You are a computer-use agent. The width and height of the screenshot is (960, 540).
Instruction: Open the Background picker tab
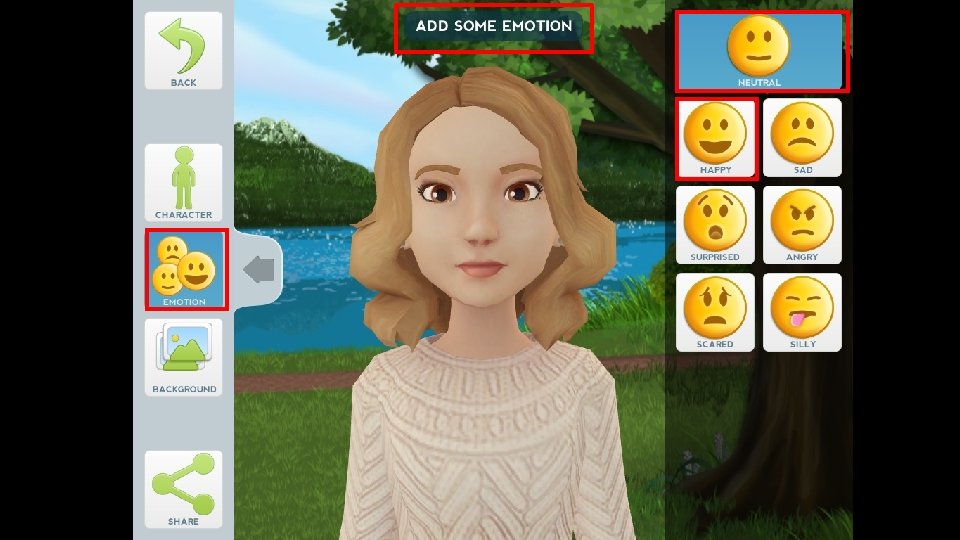tap(184, 357)
